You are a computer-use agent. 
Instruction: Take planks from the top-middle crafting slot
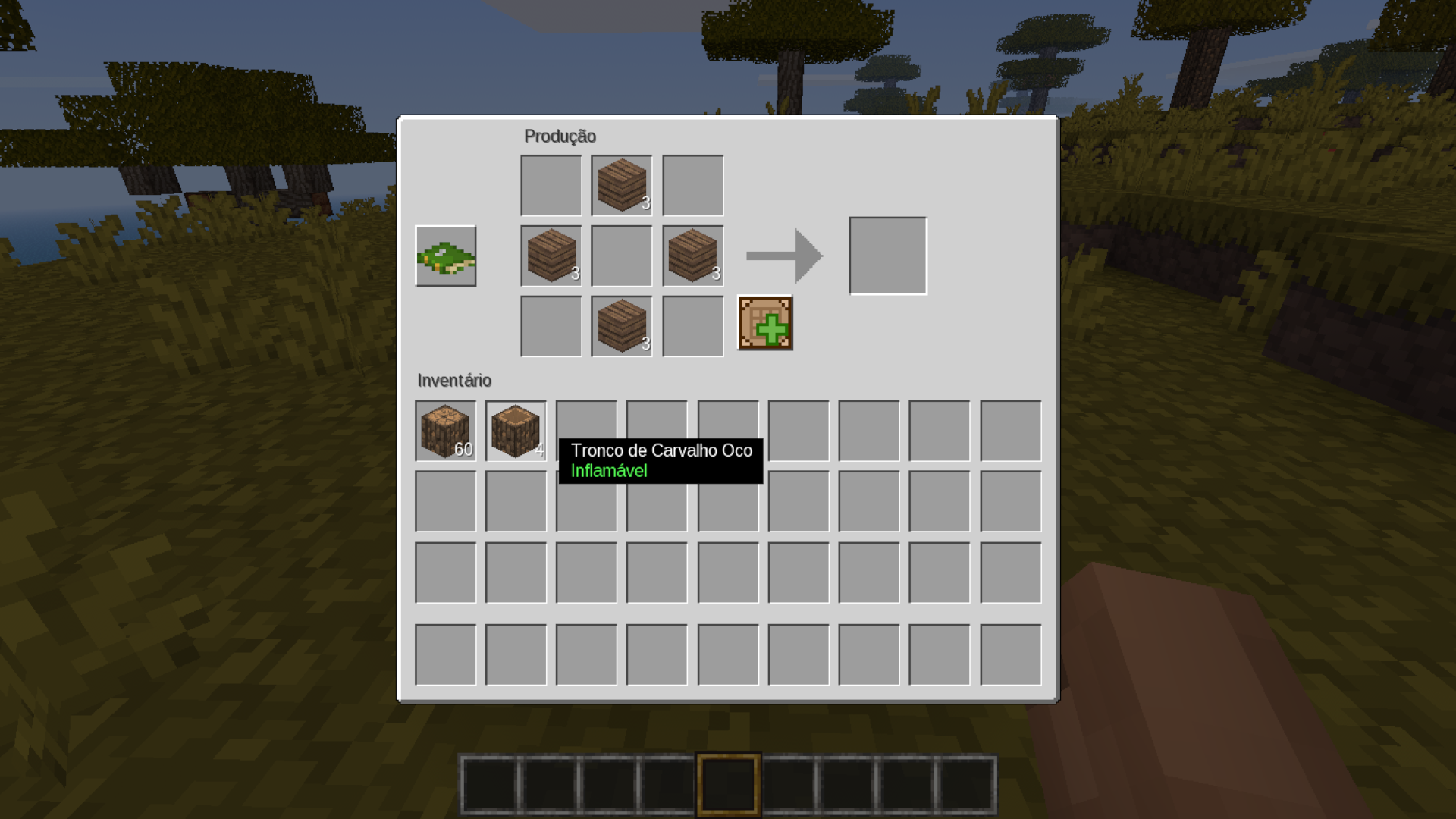(x=622, y=186)
